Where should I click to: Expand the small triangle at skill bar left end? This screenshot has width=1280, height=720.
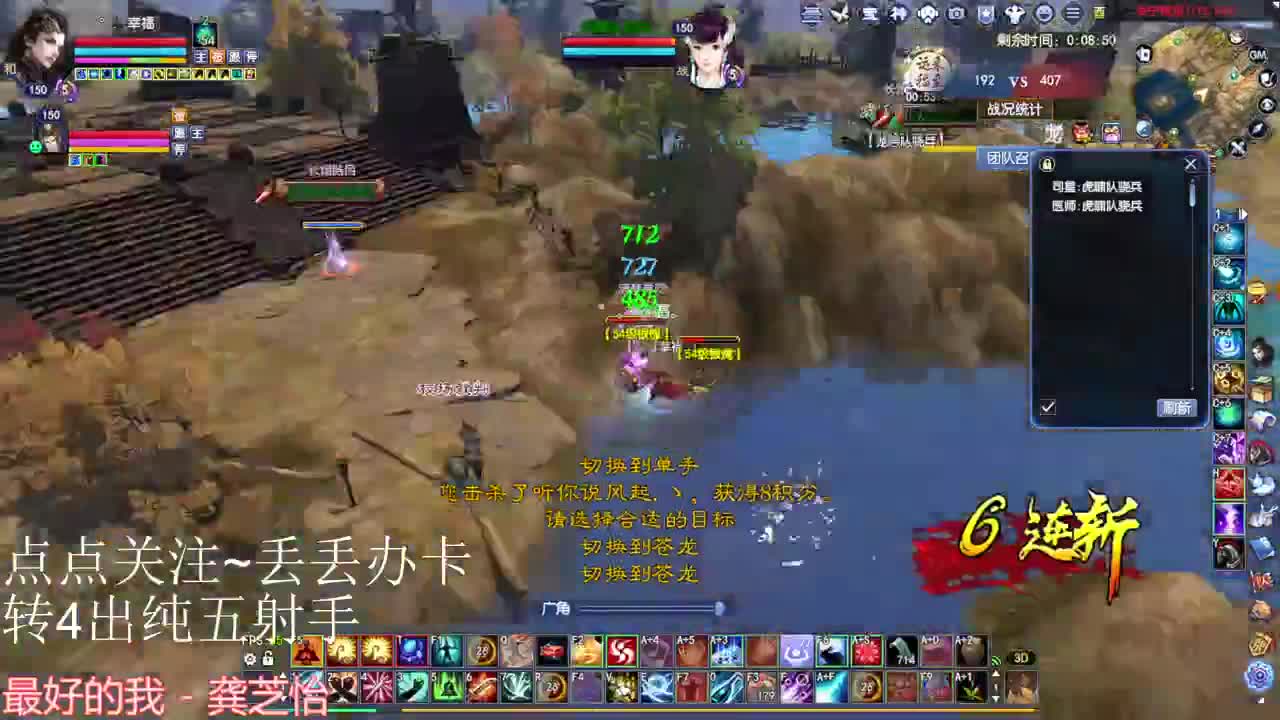(282, 676)
